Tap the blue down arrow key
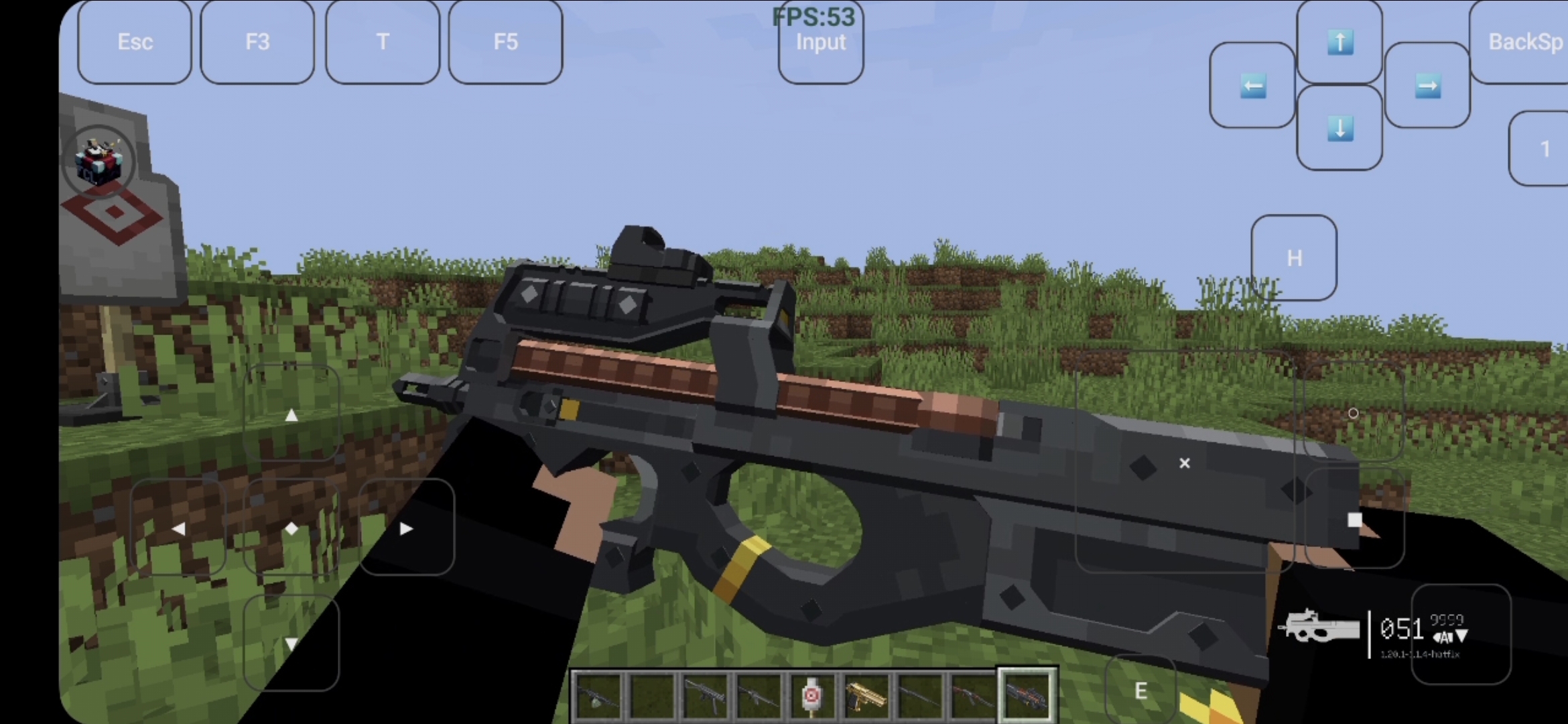 point(1340,128)
